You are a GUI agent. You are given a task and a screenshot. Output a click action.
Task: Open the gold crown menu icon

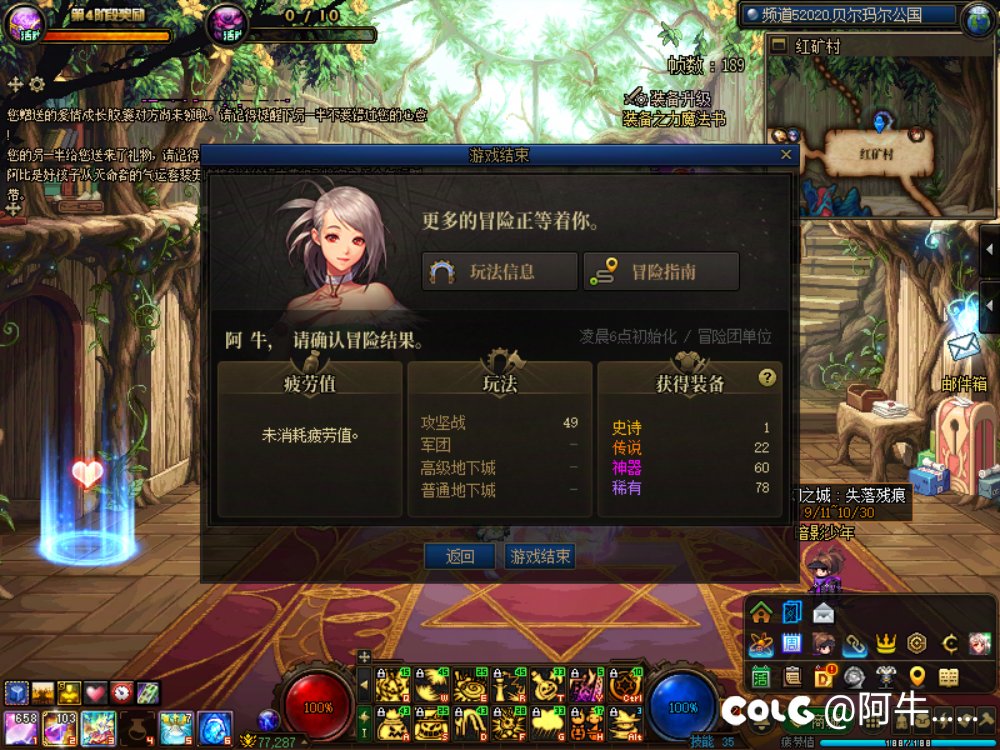click(885, 644)
